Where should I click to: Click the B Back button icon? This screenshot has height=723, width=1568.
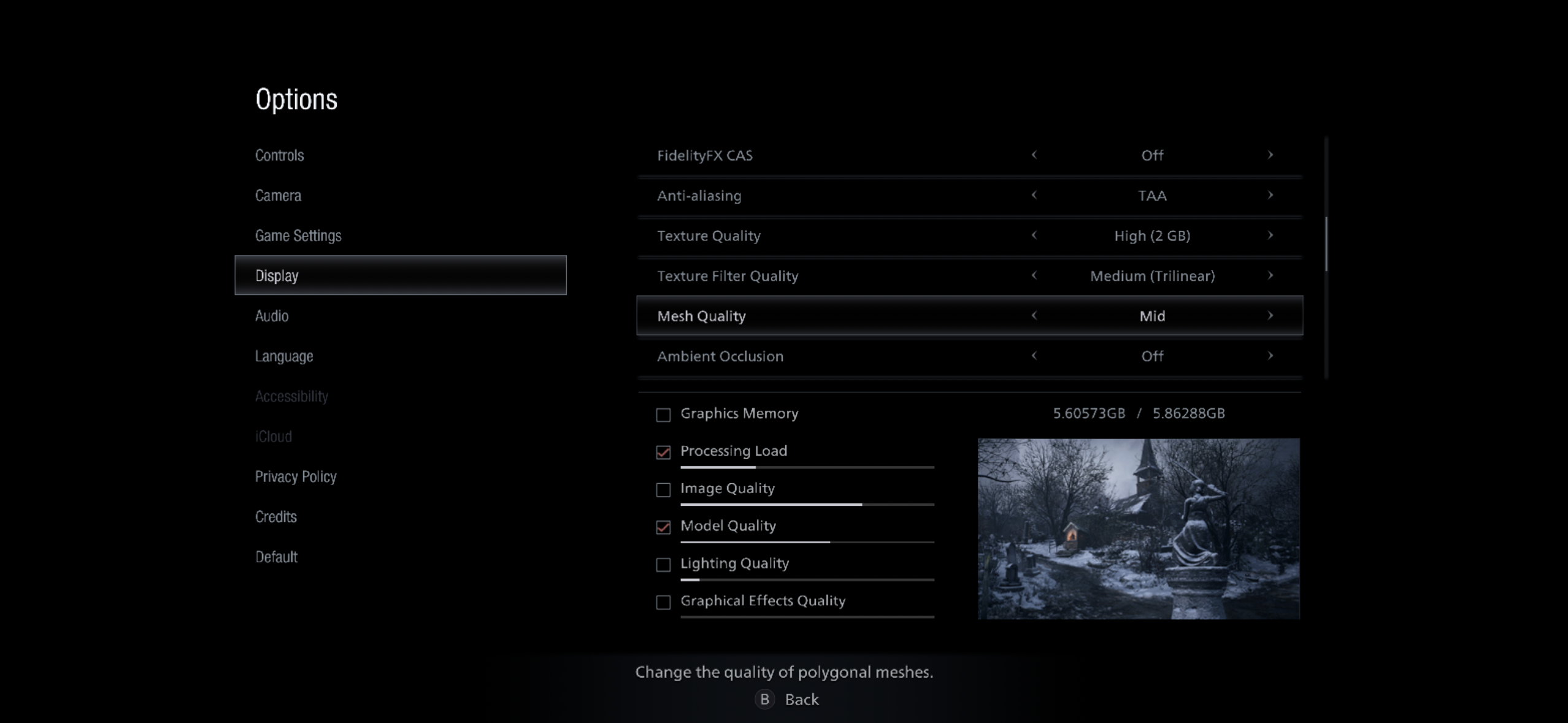764,699
